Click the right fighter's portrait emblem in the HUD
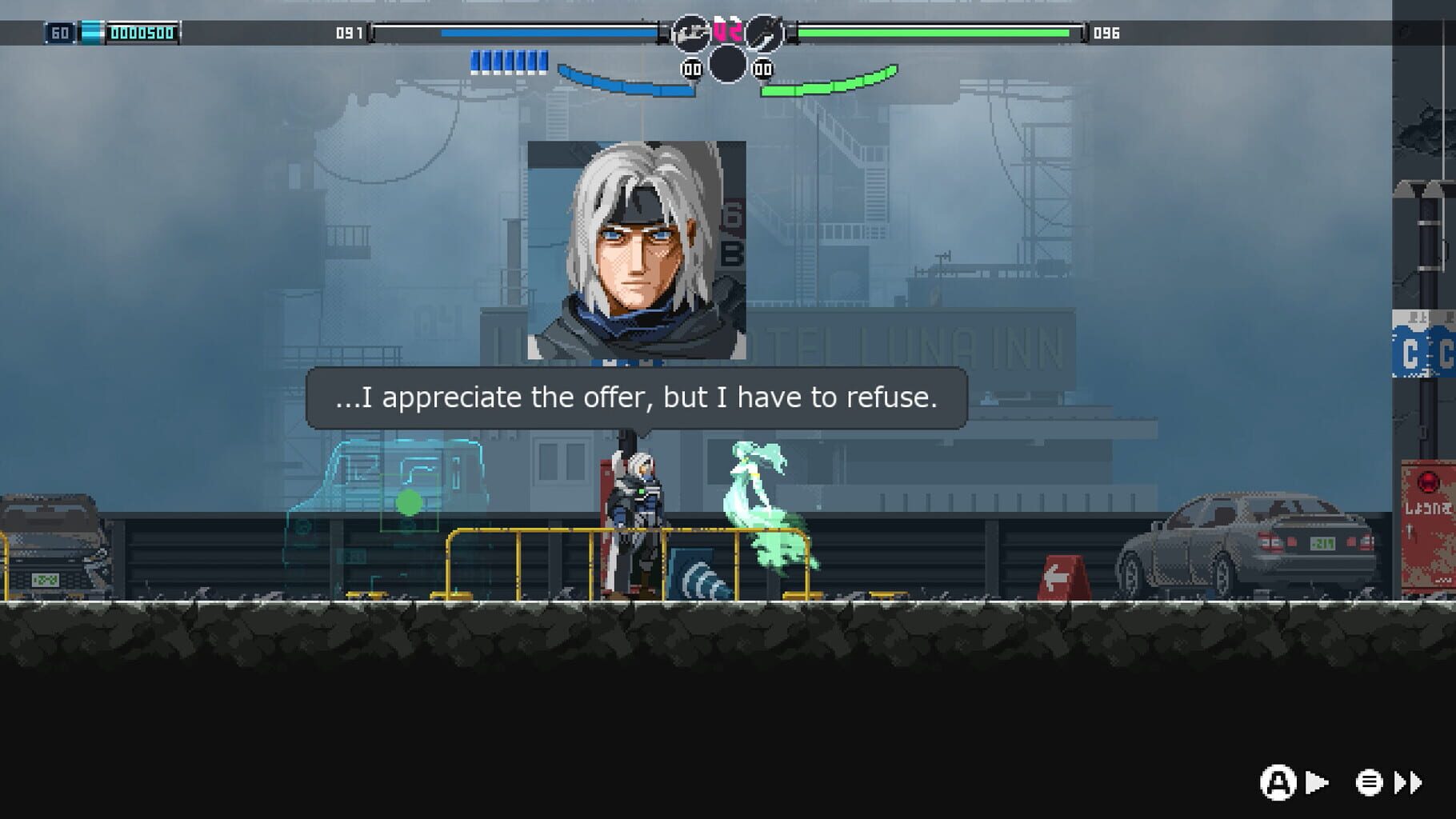Image resolution: width=1456 pixels, height=819 pixels. tap(766, 30)
